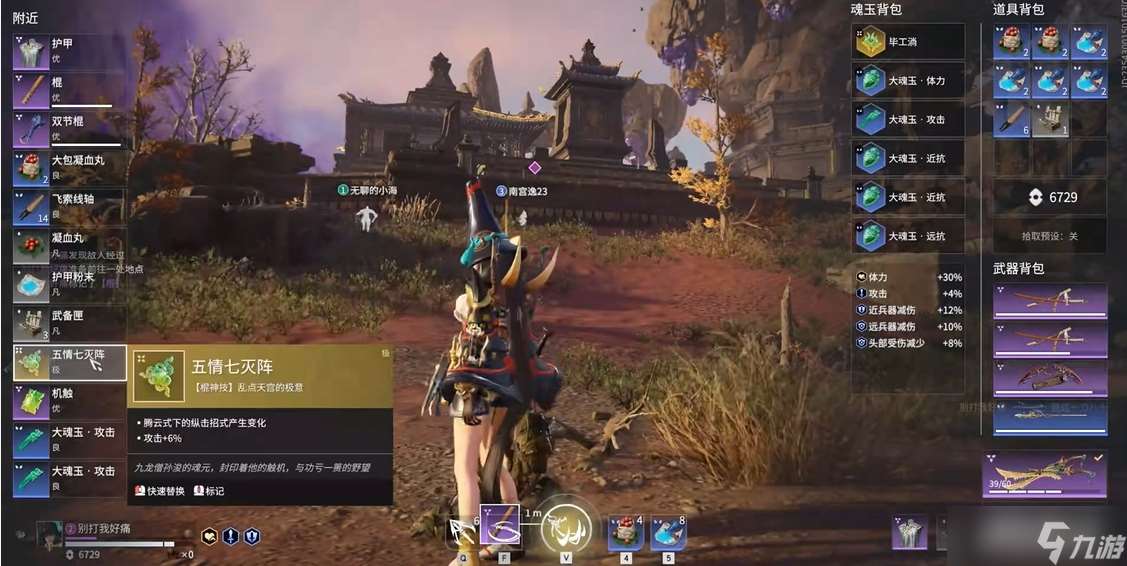Grab the 飞索线轴 grapple spool entry

click(x=69, y=207)
